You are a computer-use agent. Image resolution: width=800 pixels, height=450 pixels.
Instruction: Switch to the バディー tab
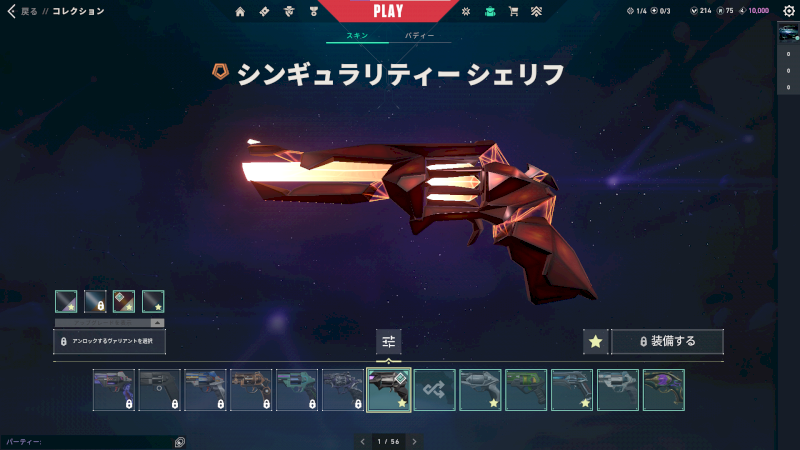[x=419, y=35]
